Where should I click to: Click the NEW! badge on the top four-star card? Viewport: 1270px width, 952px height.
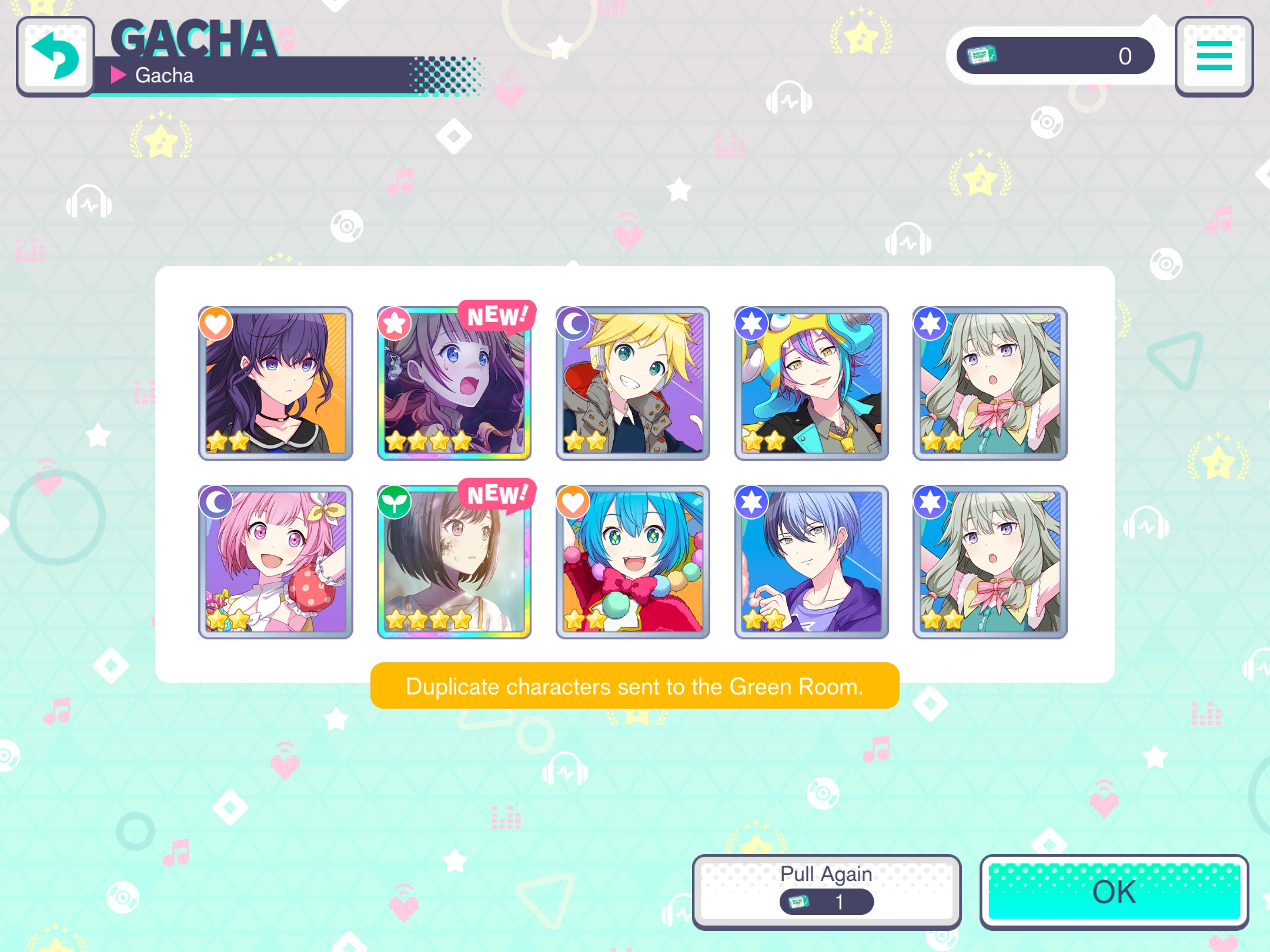pos(497,316)
